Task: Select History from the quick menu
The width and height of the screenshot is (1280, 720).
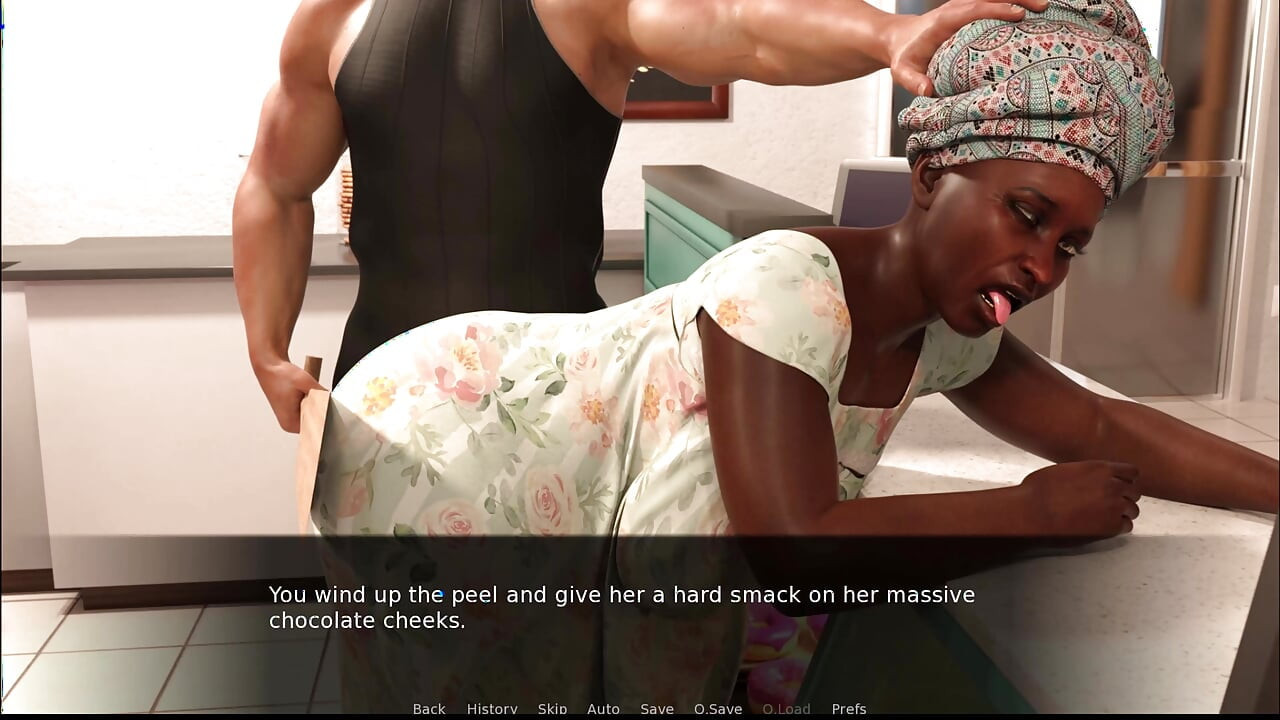Action: [x=491, y=708]
